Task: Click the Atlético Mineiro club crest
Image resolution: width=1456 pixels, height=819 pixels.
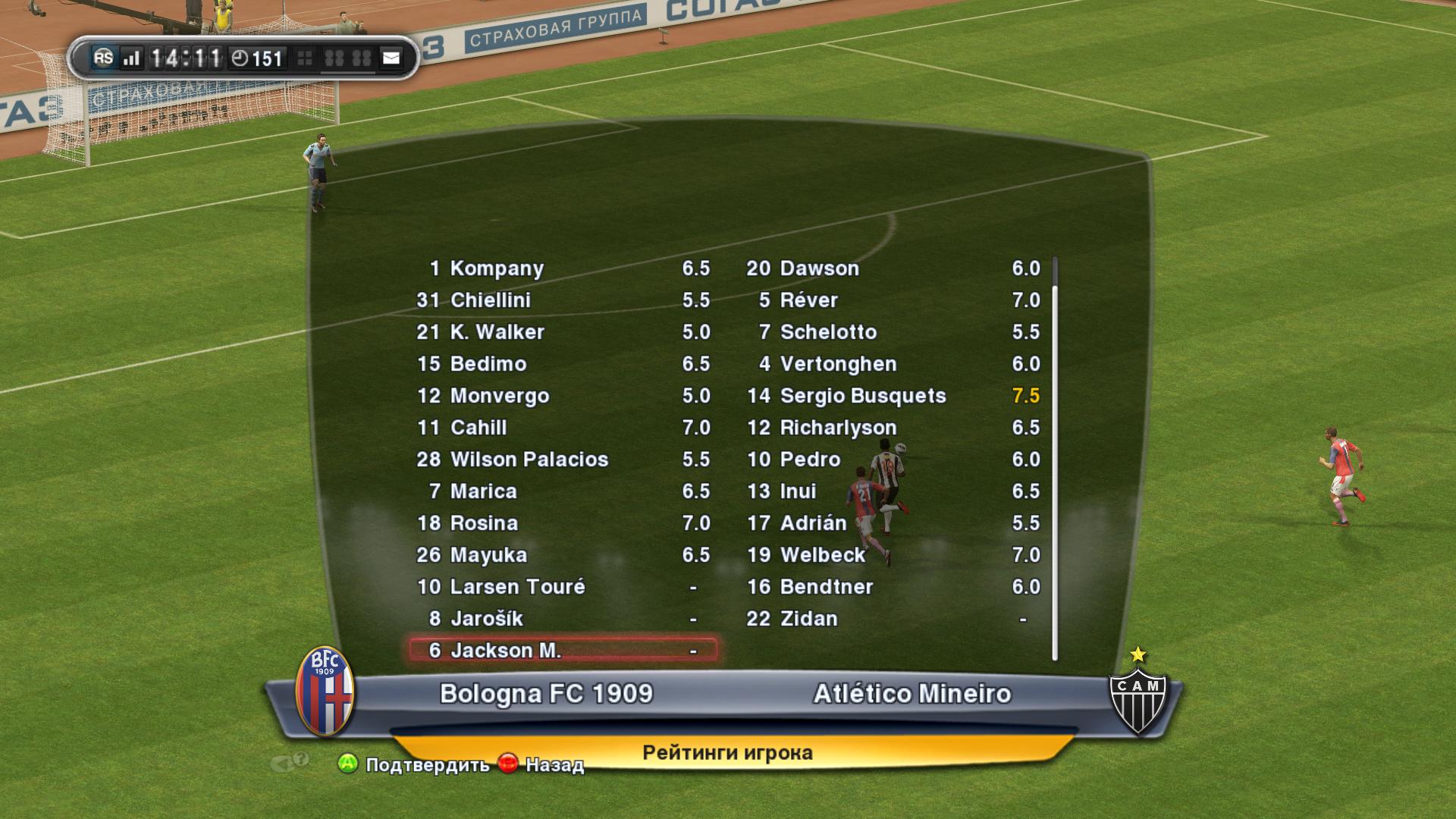Action: click(x=1137, y=695)
